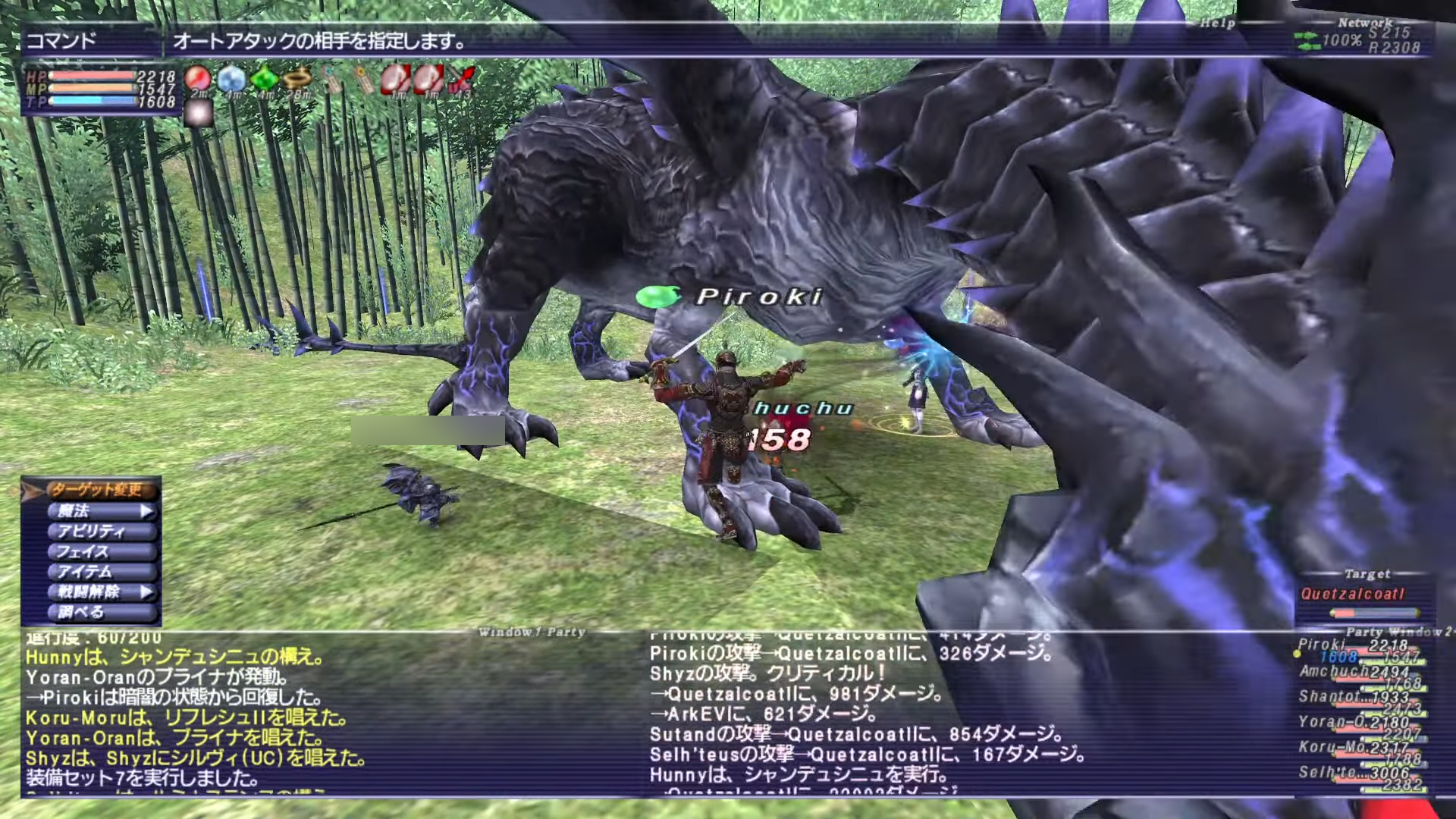1456x819 pixels.
Task: Click the red orb status effect icon
Action: point(198,78)
